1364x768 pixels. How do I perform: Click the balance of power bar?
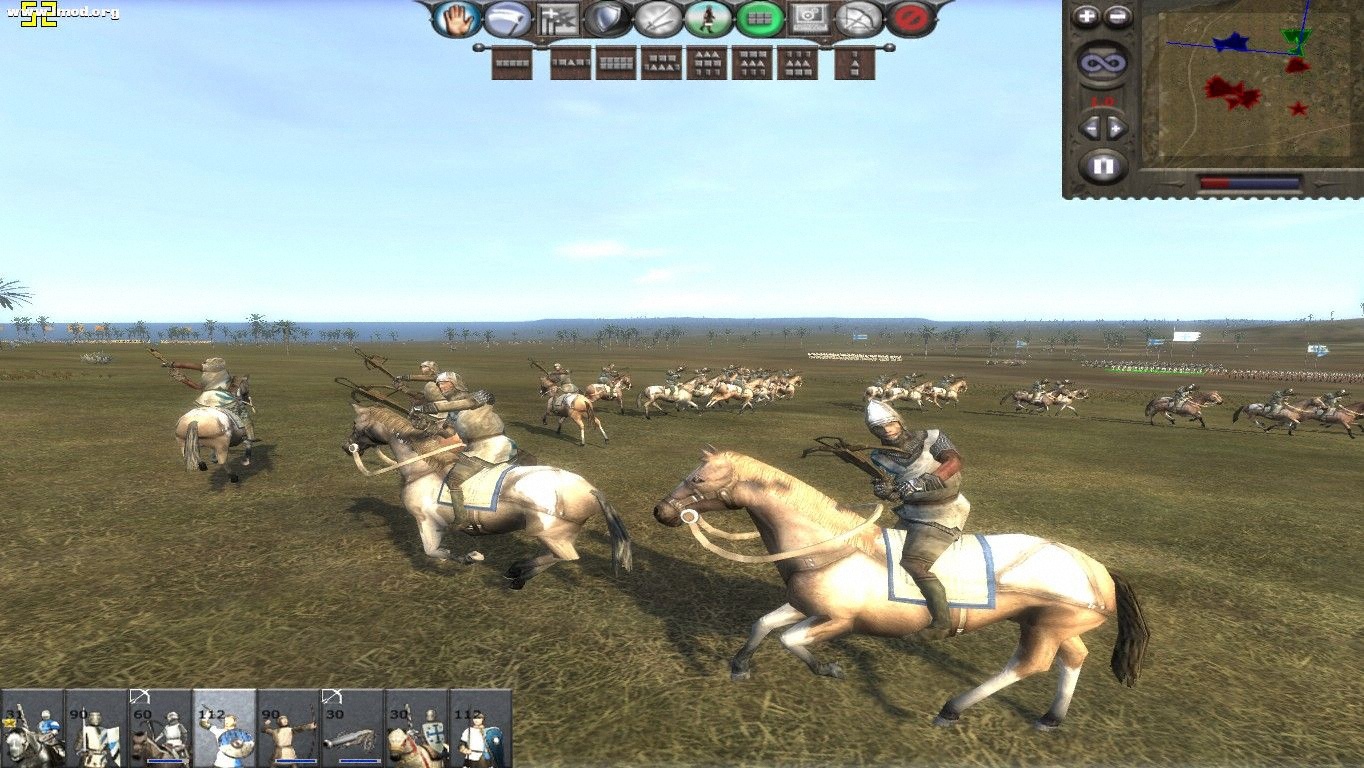(1250, 181)
